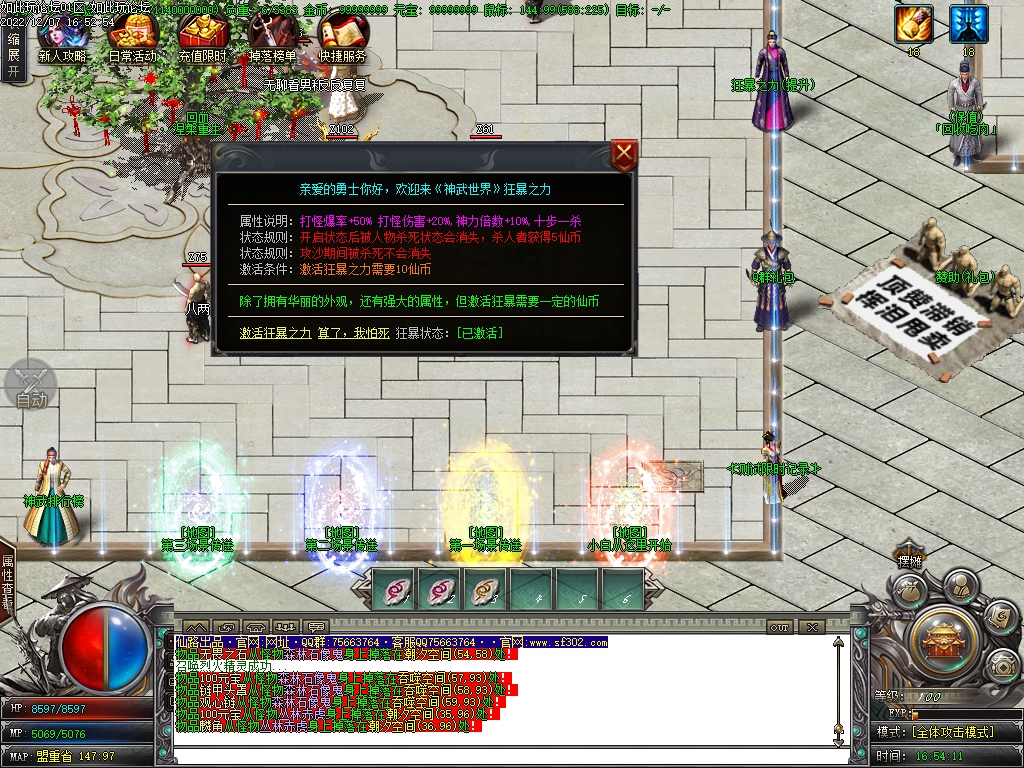
Task: Click the blue aura silhouette buff icon
Action: [968, 24]
